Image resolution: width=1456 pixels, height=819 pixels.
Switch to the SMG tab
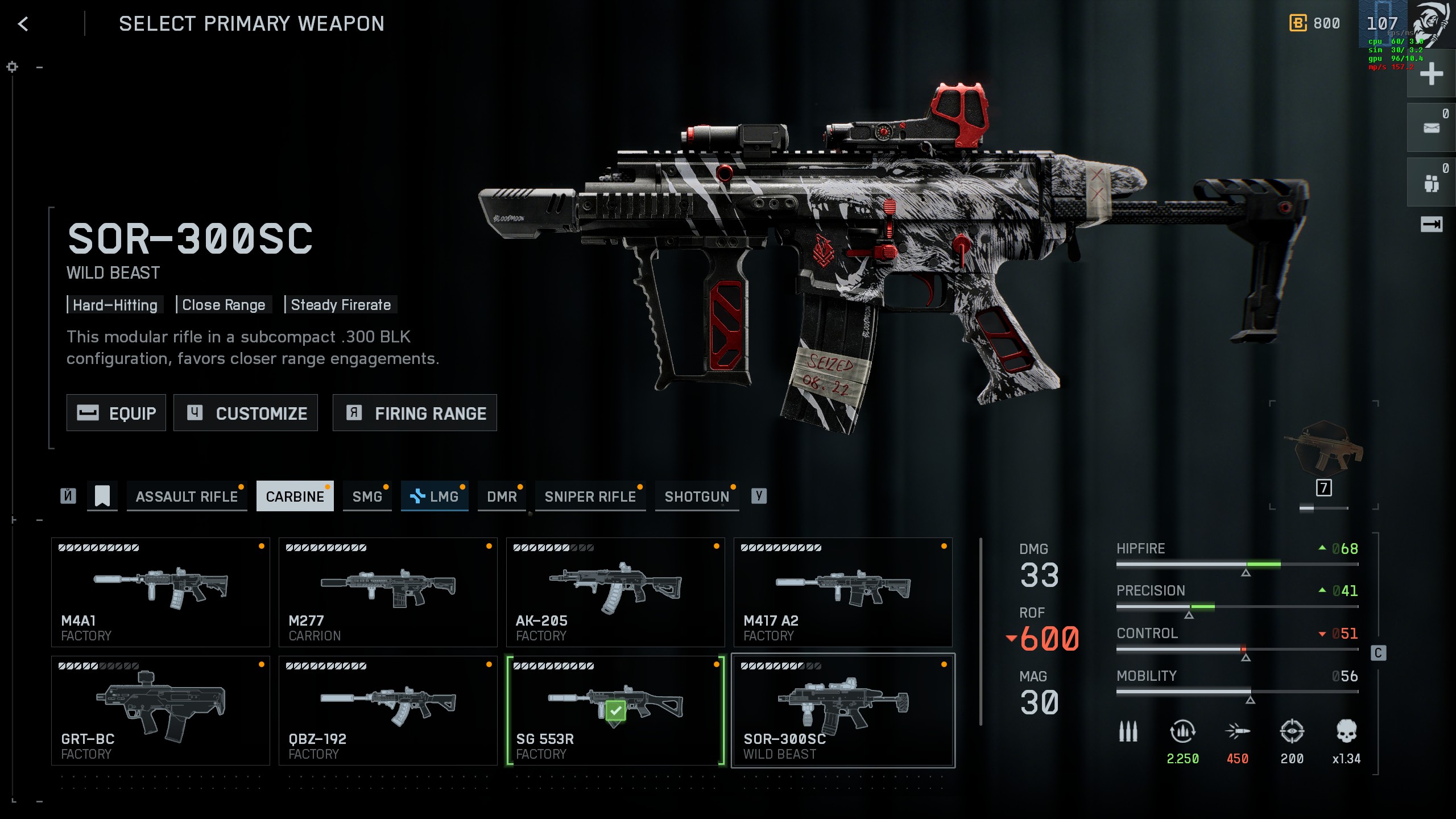click(367, 497)
